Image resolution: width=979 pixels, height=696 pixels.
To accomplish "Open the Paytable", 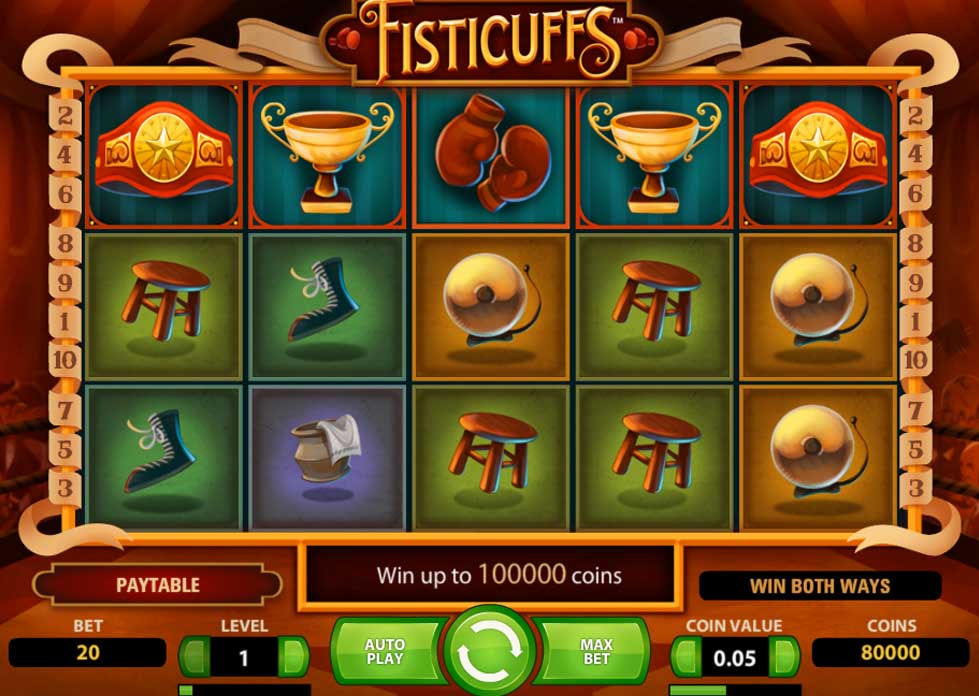I will [x=157, y=585].
